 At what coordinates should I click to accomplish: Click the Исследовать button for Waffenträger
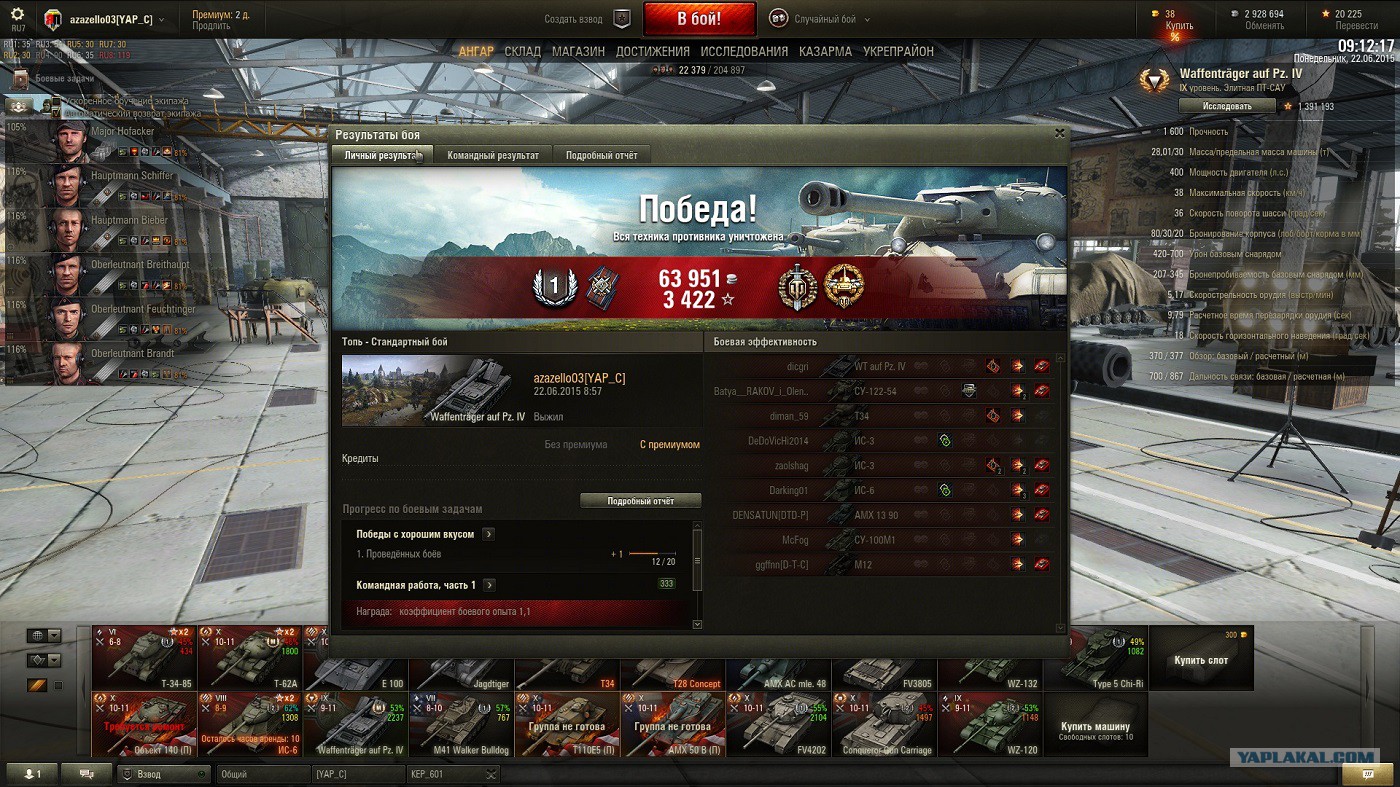[1227, 106]
